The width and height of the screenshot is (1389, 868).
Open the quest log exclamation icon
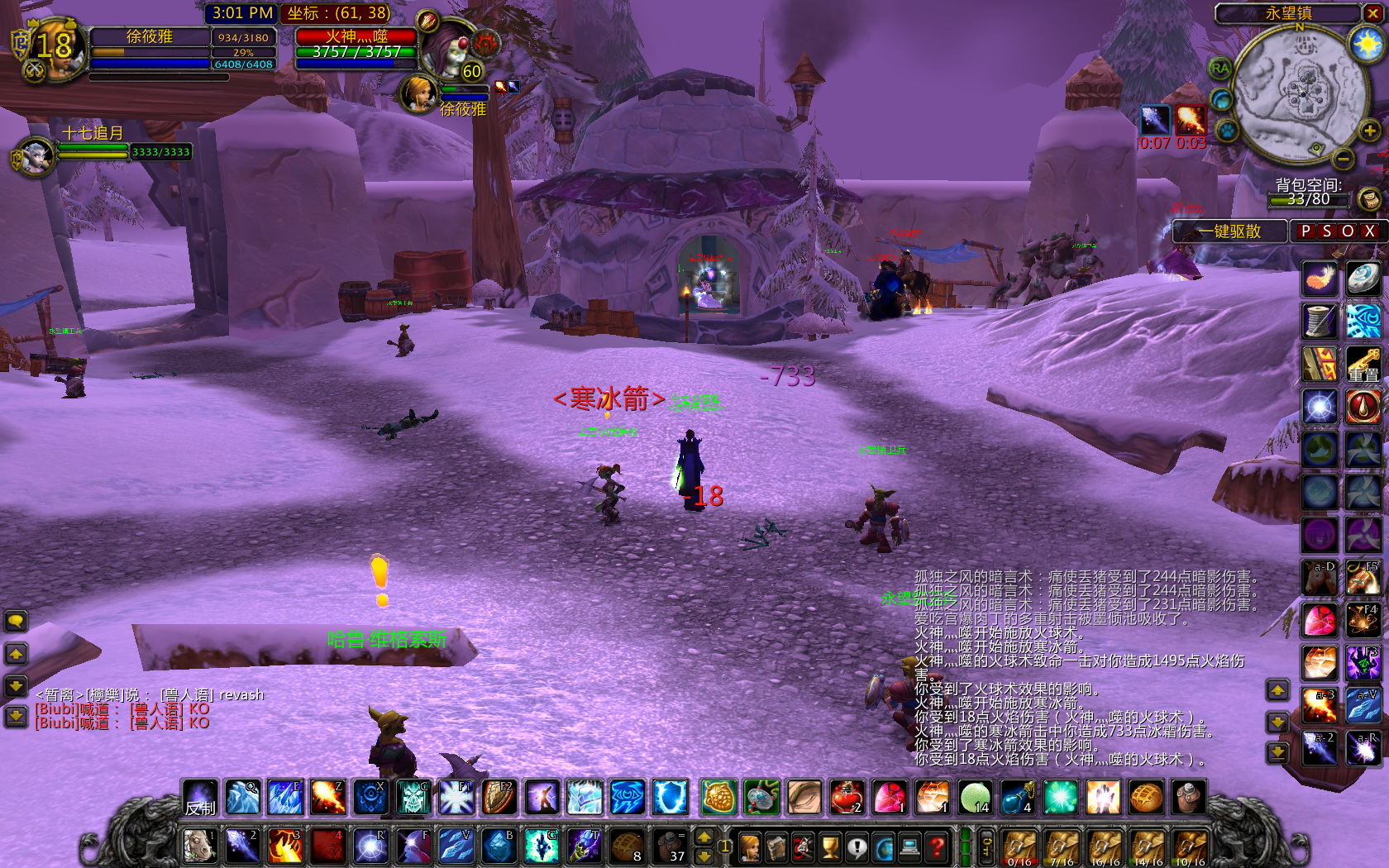pyautogui.click(x=857, y=848)
